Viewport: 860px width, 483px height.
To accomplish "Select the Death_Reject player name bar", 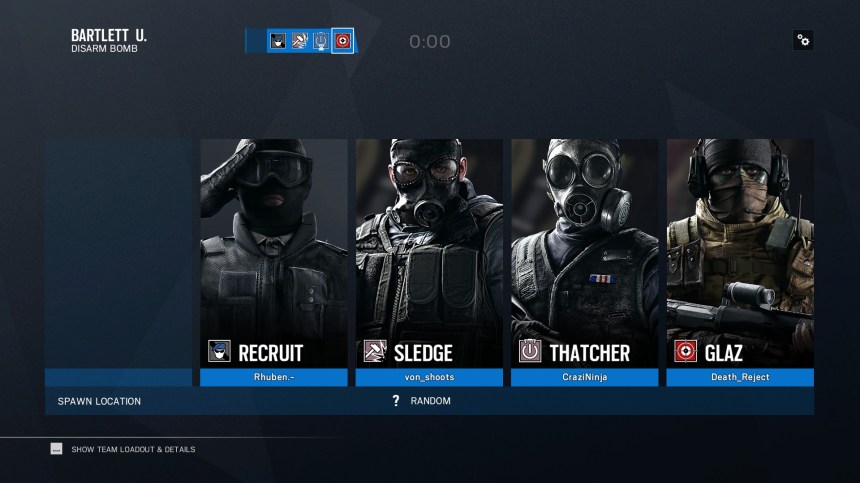I will click(x=740, y=378).
